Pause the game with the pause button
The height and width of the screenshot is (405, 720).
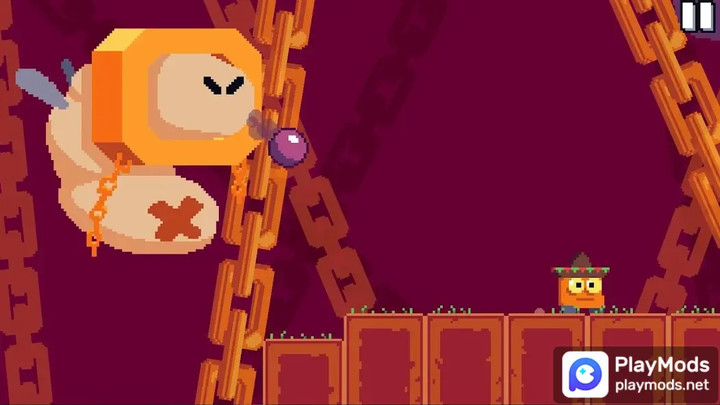[697, 16]
